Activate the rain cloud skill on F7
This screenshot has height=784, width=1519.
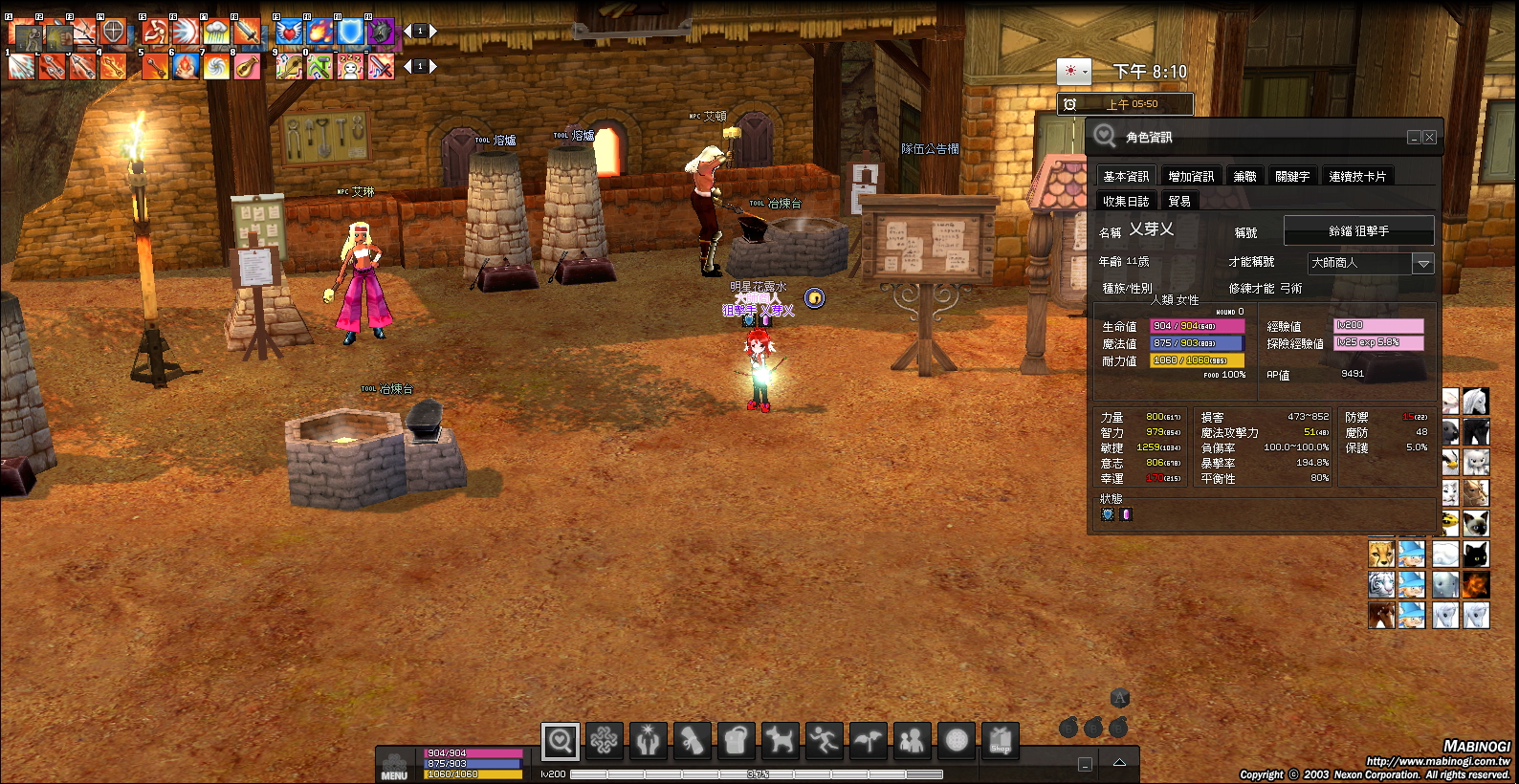point(216,32)
